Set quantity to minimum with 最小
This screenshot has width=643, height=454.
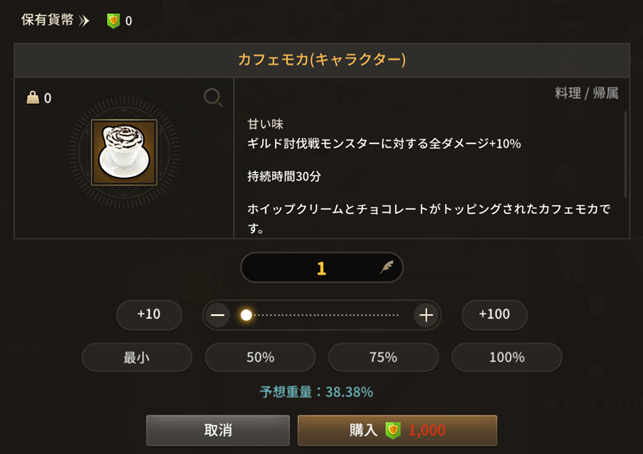click(x=136, y=357)
